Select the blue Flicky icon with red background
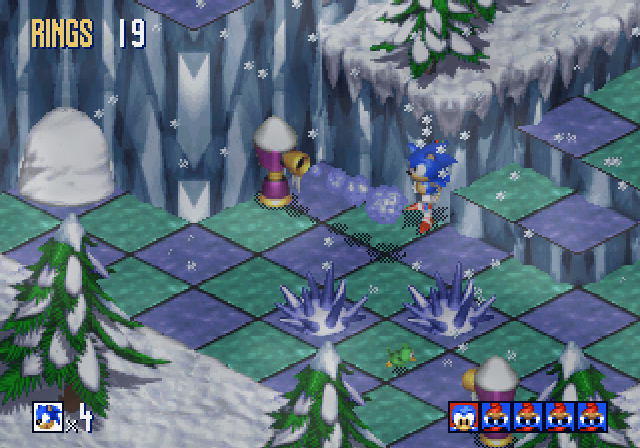The width and height of the screenshot is (640, 448). pos(463,417)
